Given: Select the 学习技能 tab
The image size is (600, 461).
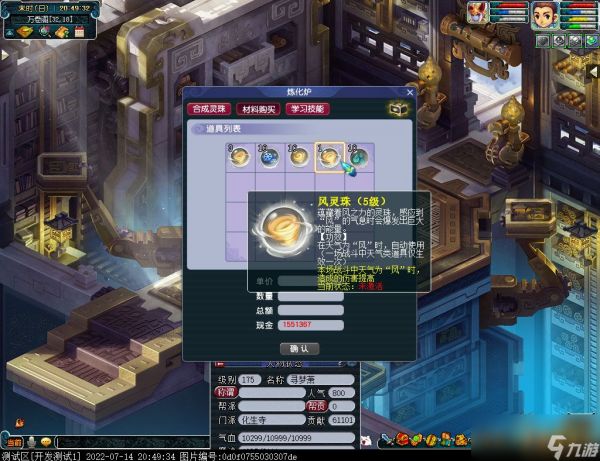Looking at the screenshot, I should pyautogui.click(x=307, y=108).
